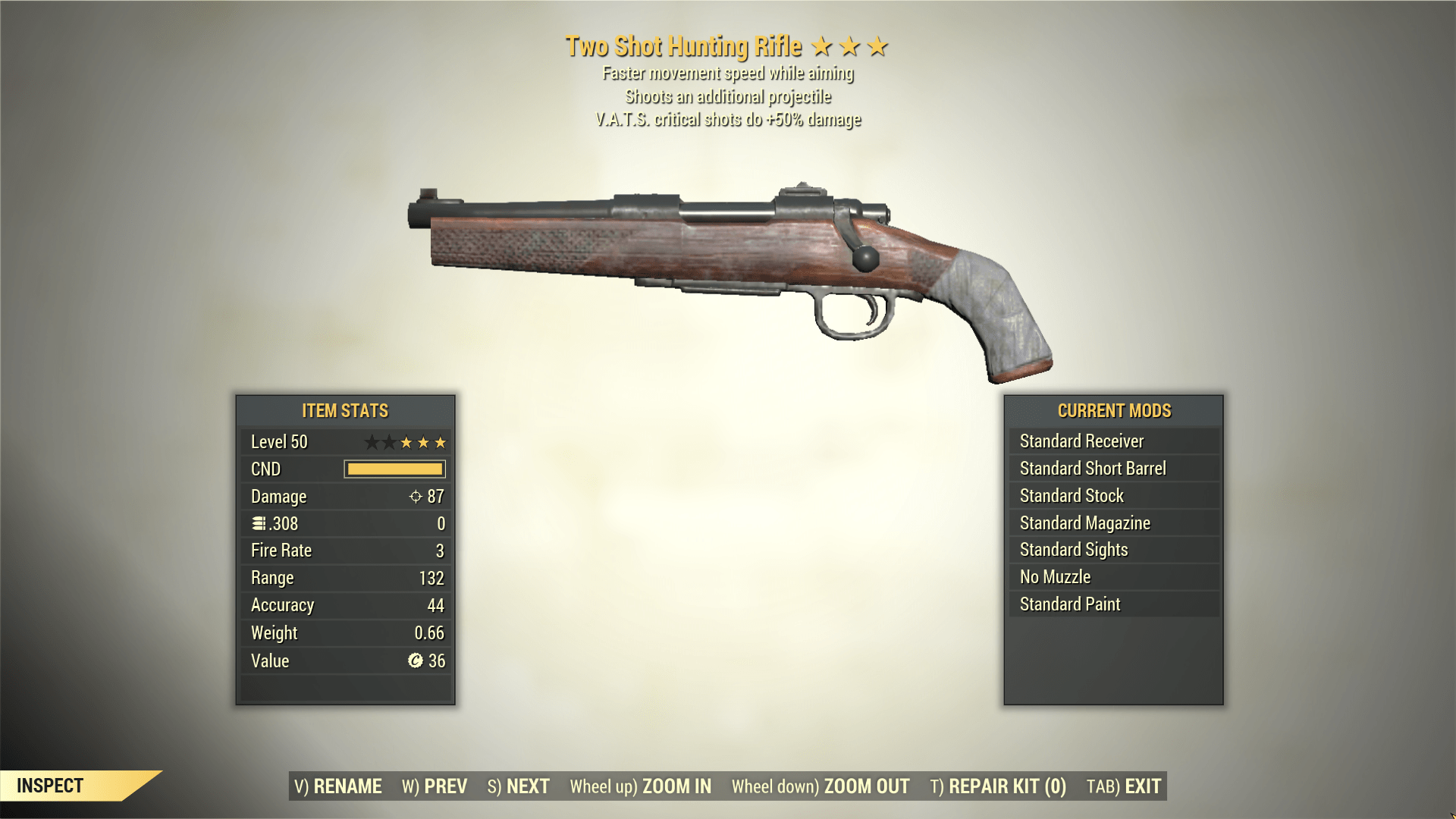Use the REPAIR KIT option

coord(998,786)
